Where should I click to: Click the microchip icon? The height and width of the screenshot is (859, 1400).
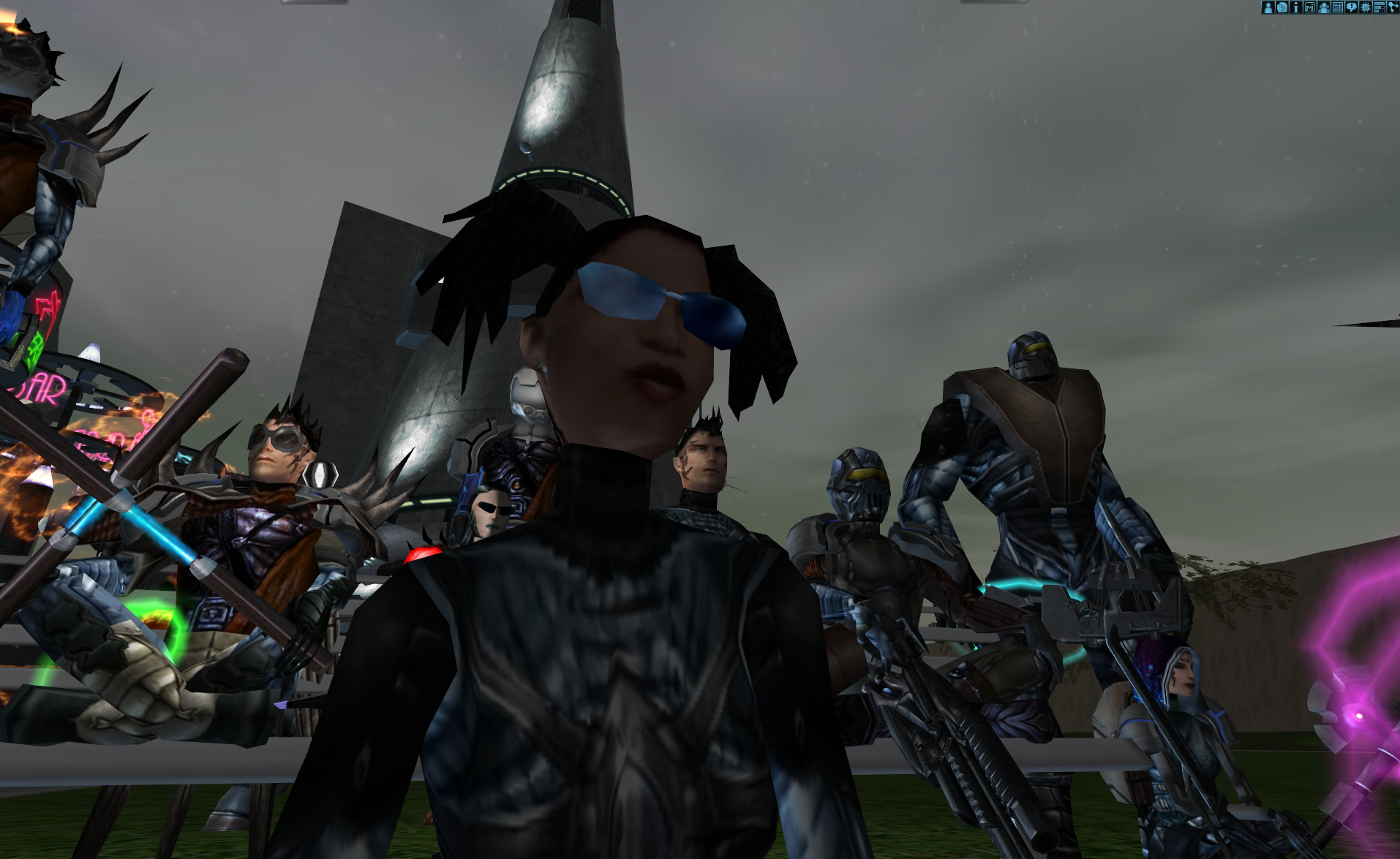pyautogui.click(x=1365, y=7)
